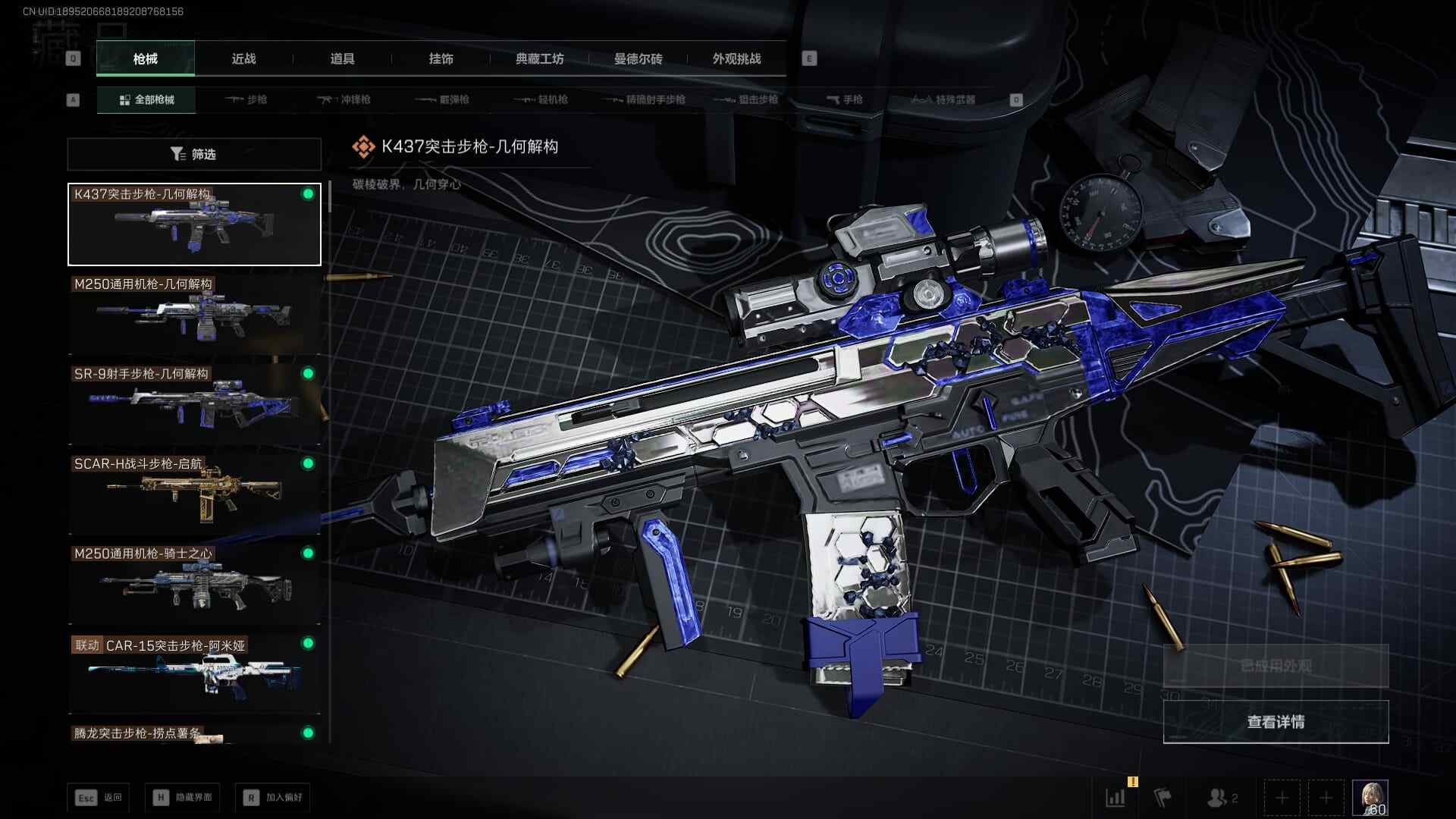Click the bar chart stats icon
The width and height of the screenshot is (1456, 819).
click(1116, 798)
